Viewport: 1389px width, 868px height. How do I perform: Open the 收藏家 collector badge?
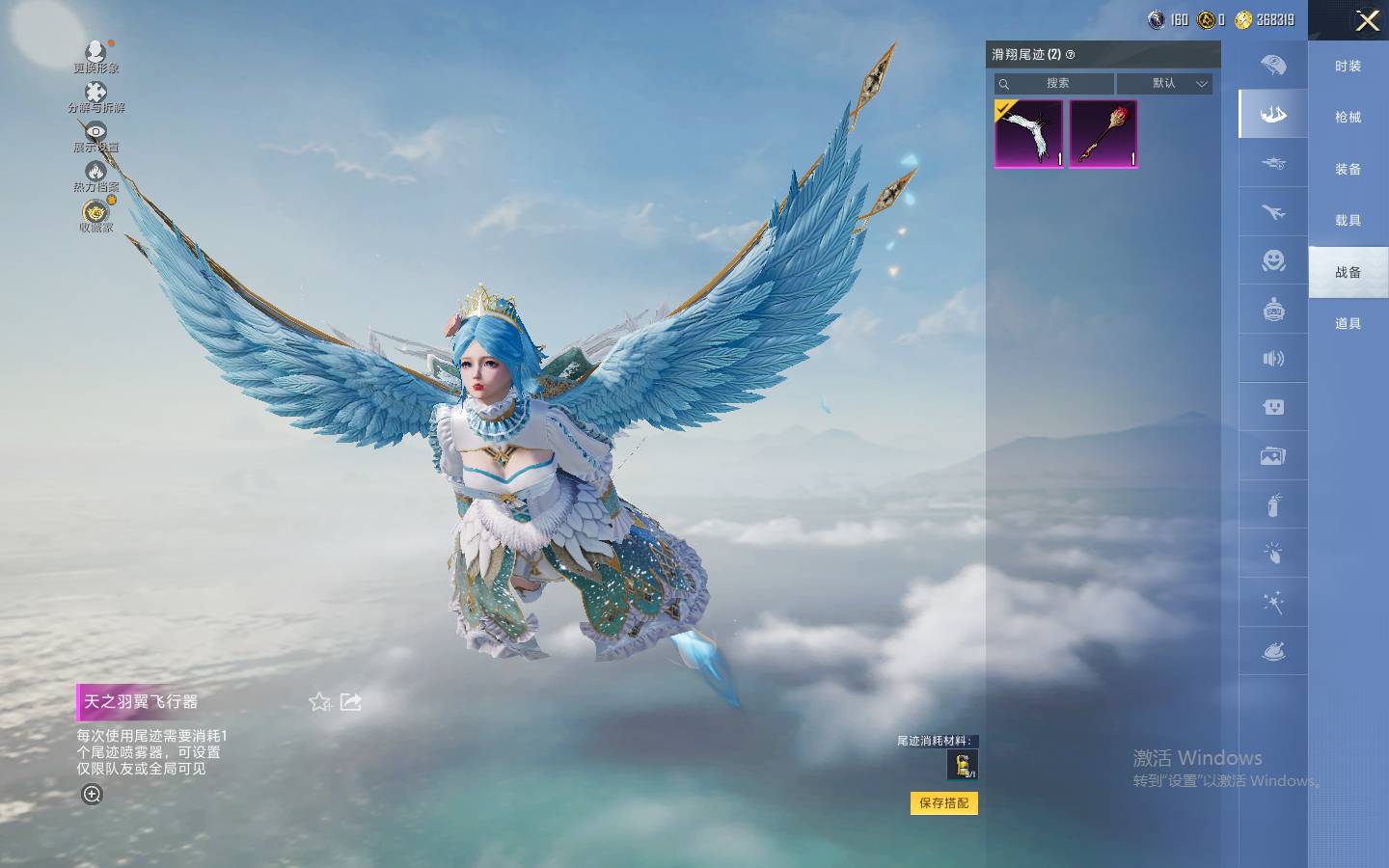click(95, 216)
